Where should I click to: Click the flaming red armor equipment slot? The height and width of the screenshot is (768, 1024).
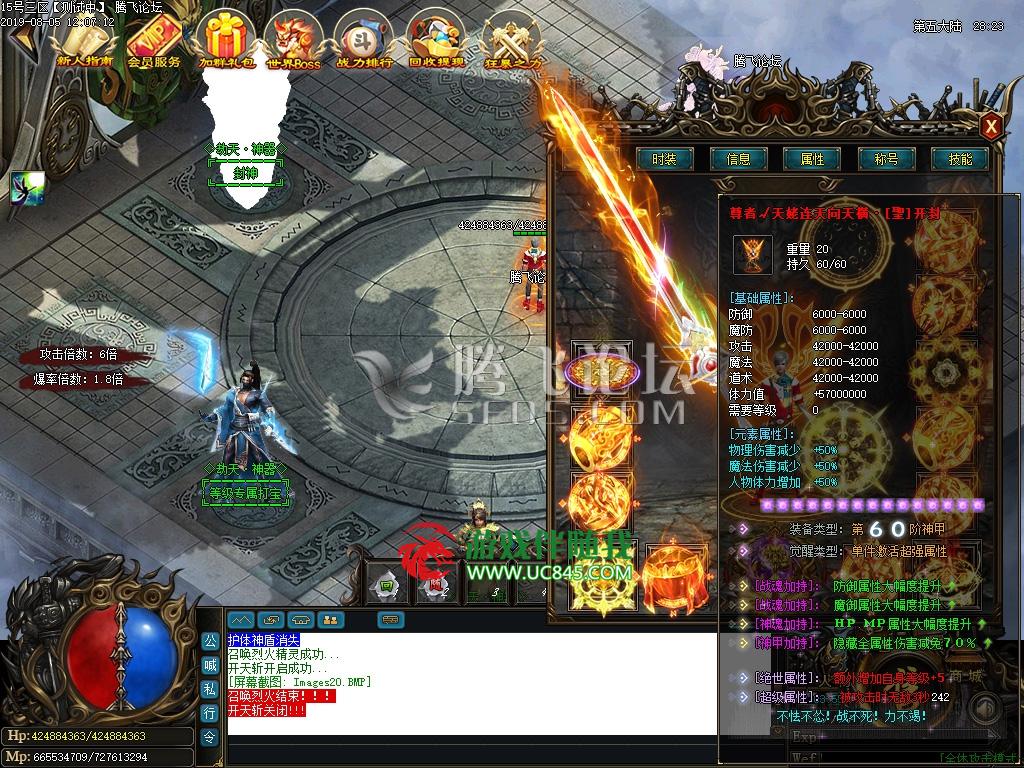click(x=675, y=575)
